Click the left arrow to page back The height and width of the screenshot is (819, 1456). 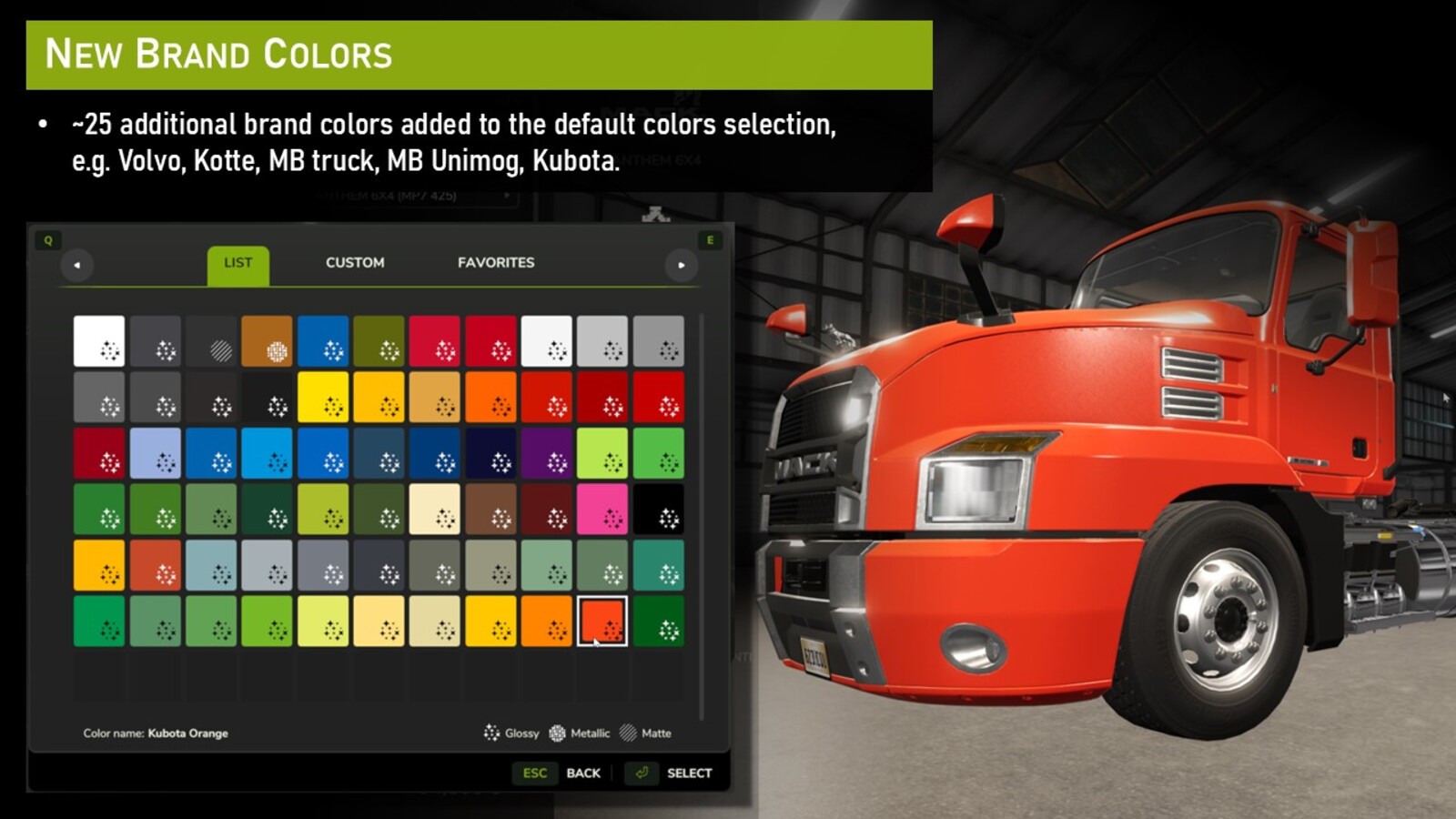tap(76, 263)
